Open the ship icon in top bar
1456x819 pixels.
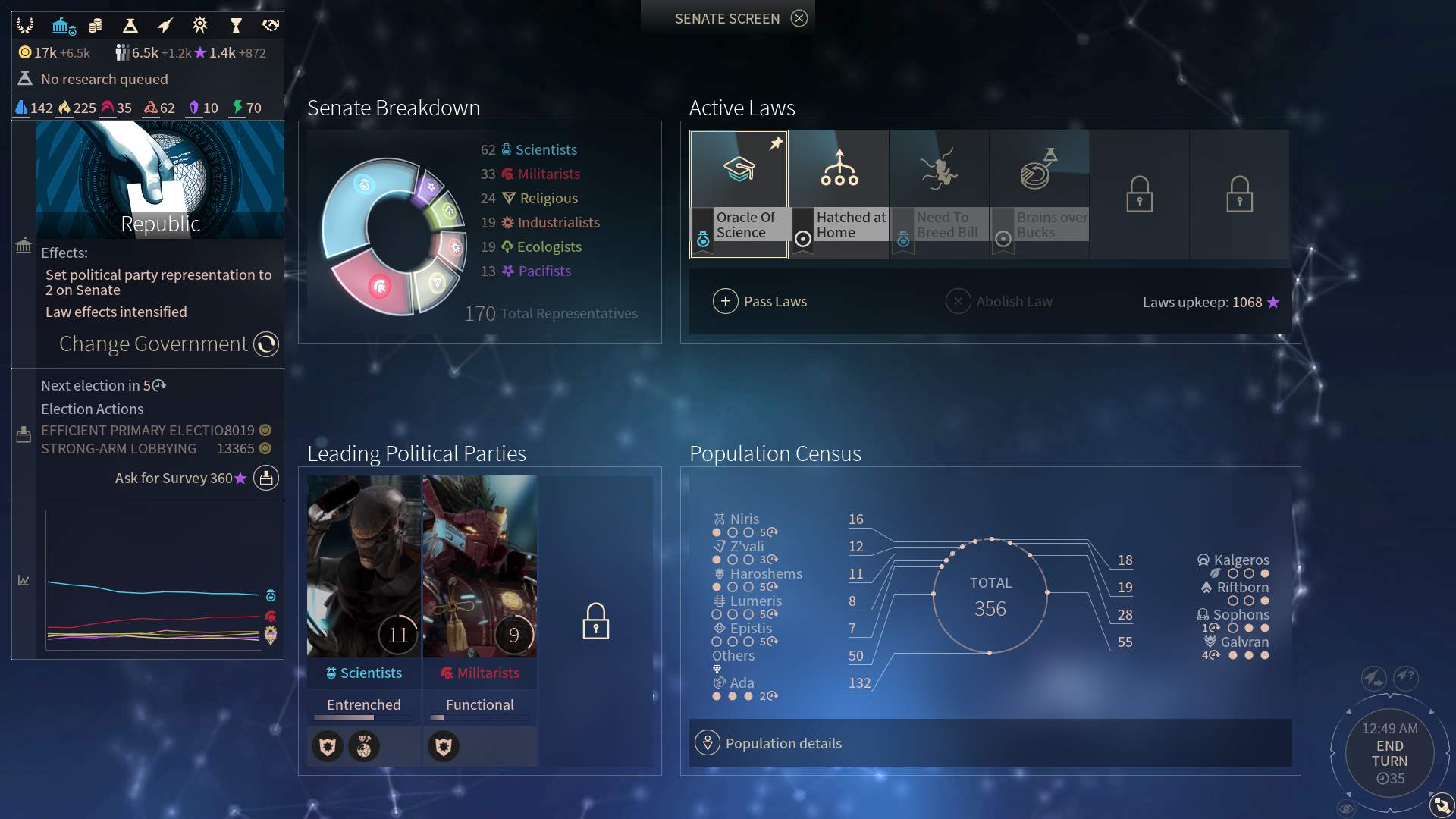[165, 27]
